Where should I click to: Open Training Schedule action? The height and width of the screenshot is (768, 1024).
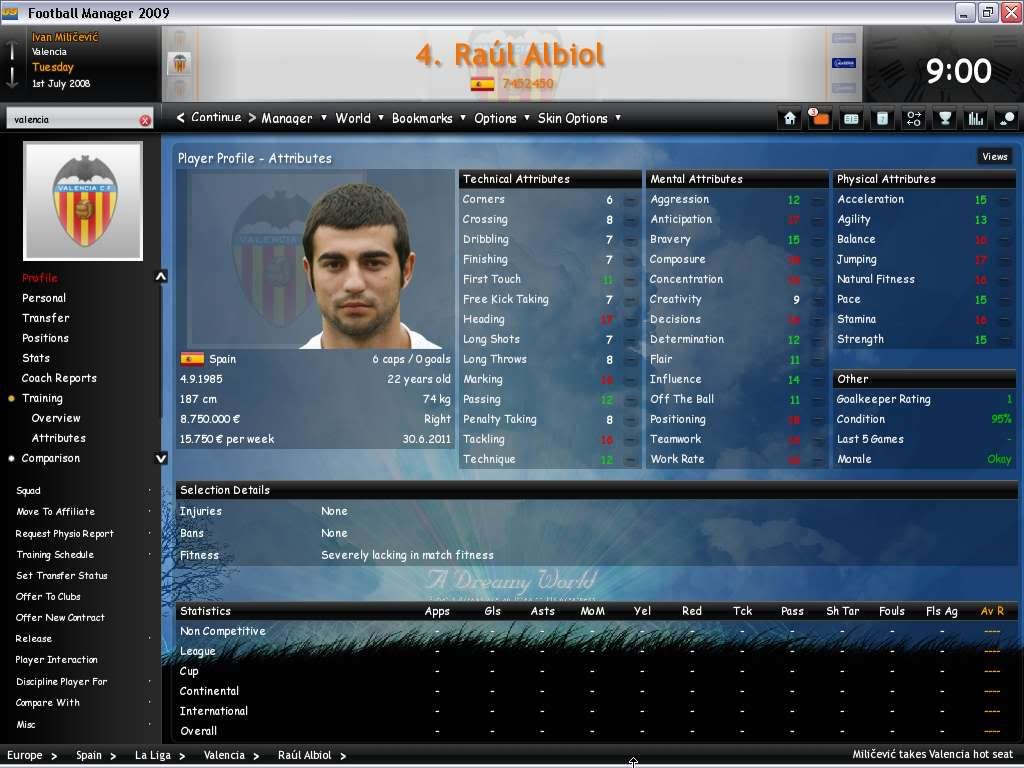(55, 555)
